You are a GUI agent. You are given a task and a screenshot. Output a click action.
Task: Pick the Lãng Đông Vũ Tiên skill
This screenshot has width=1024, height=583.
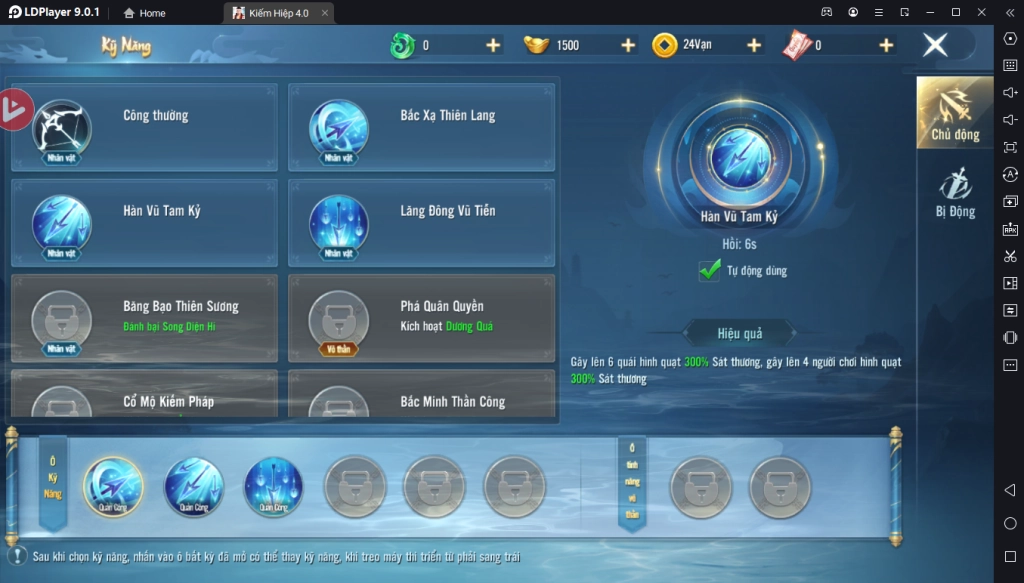(x=421, y=222)
